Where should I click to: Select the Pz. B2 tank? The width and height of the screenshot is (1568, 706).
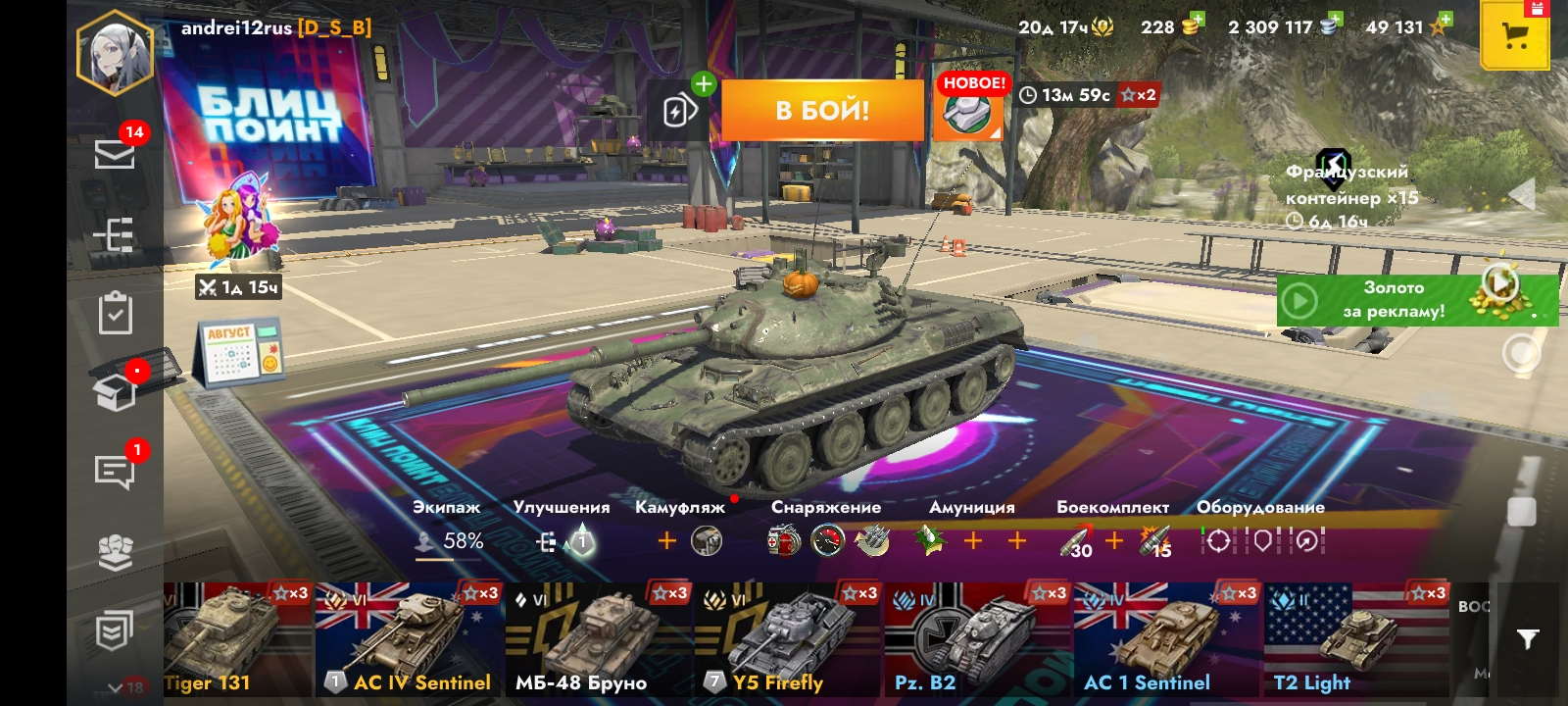[977, 639]
